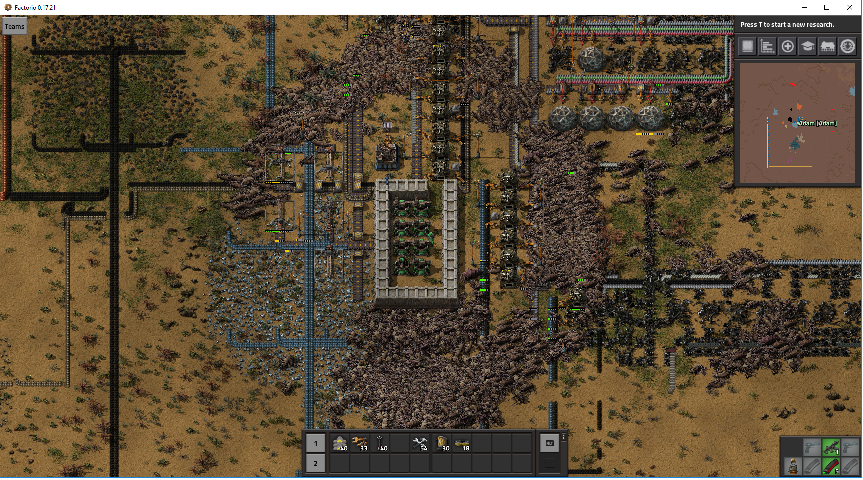The width and height of the screenshot is (863, 480).
Task: Click the red ammo magazine slot
Action: (829, 465)
